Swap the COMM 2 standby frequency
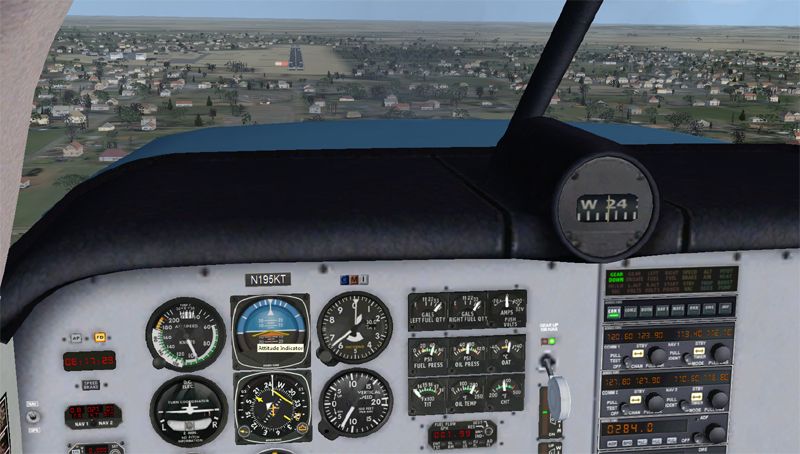Screen dimensions: 800x454 pyautogui.click(x=637, y=399)
